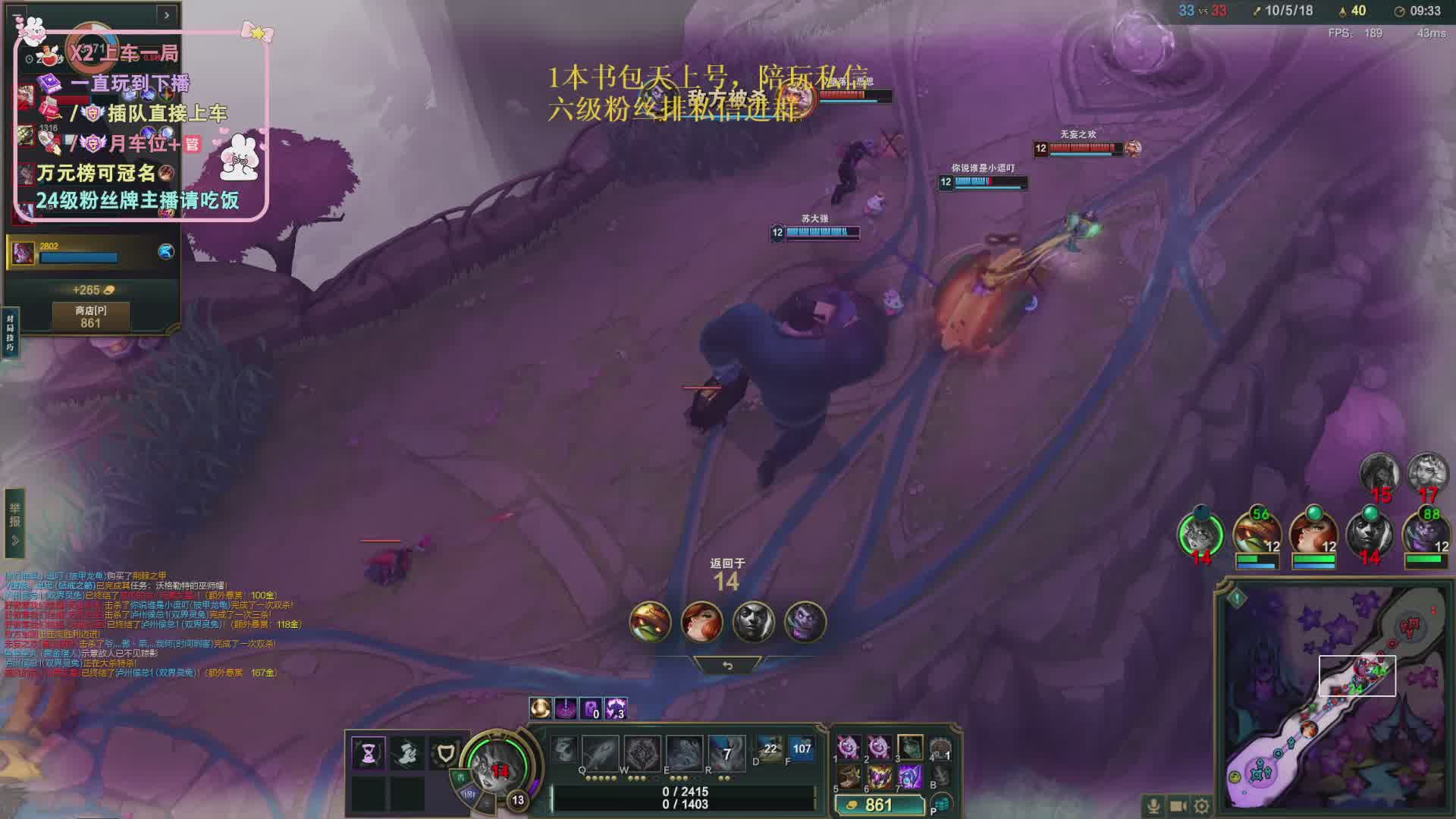Click the video camera icon
Screen dimensions: 1456x819
click(x=1178, y=806)
